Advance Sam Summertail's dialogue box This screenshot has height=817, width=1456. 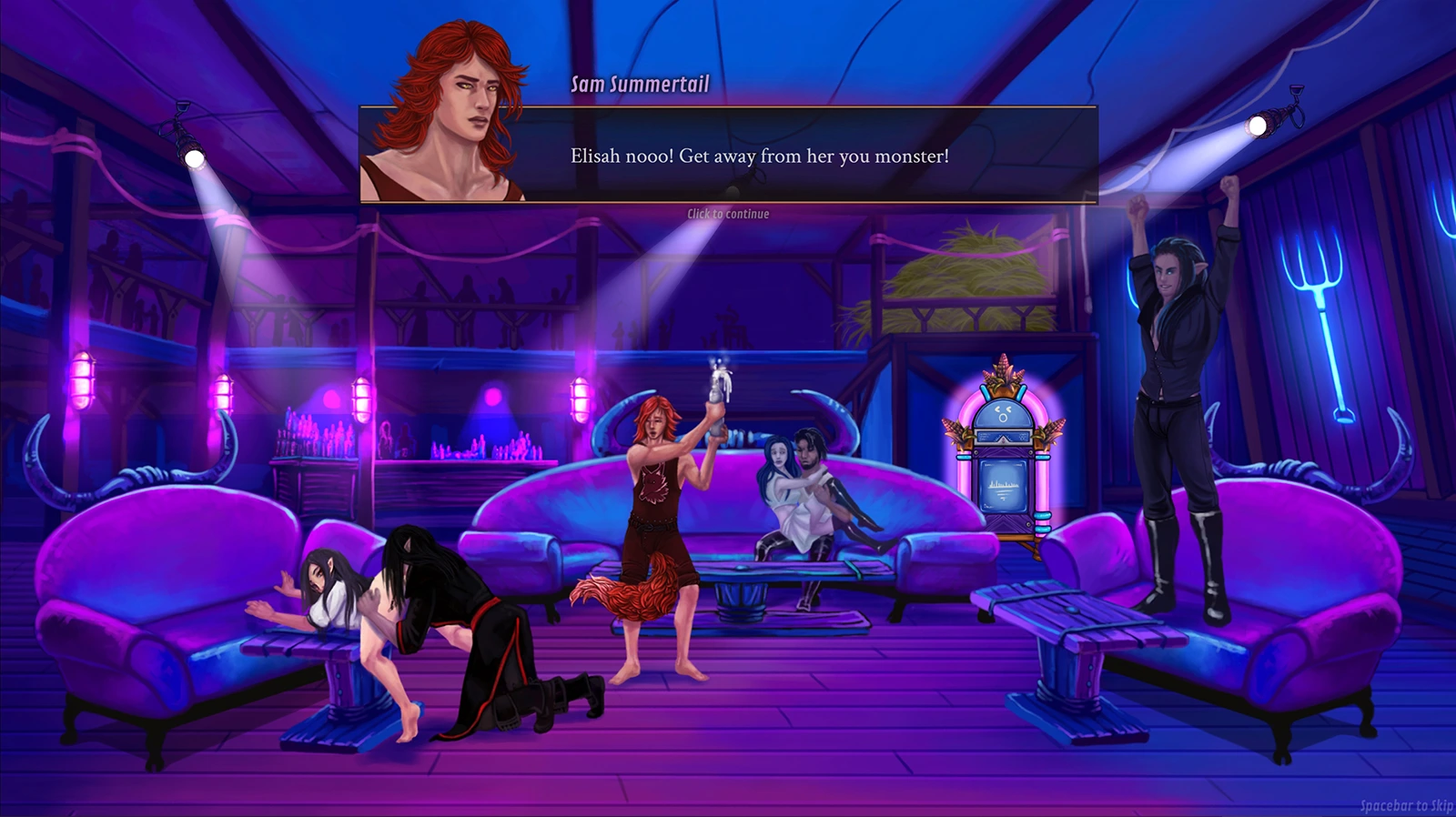tap(759, 156)
